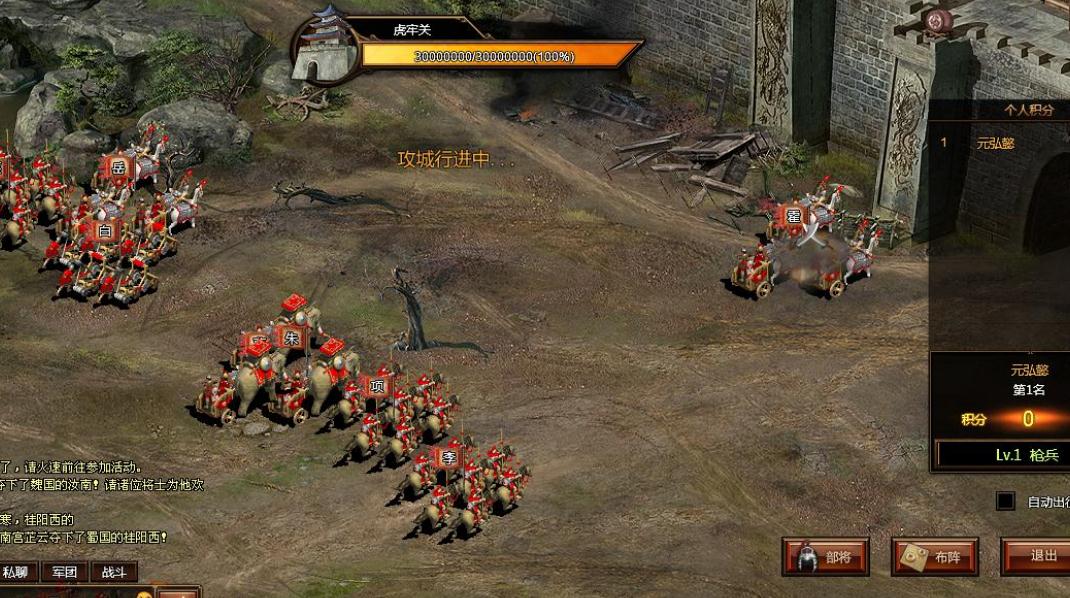This screenshot has width=1070, height=598.
Task: Select player 元弘懿 in the ranking list
Action: 996,143
